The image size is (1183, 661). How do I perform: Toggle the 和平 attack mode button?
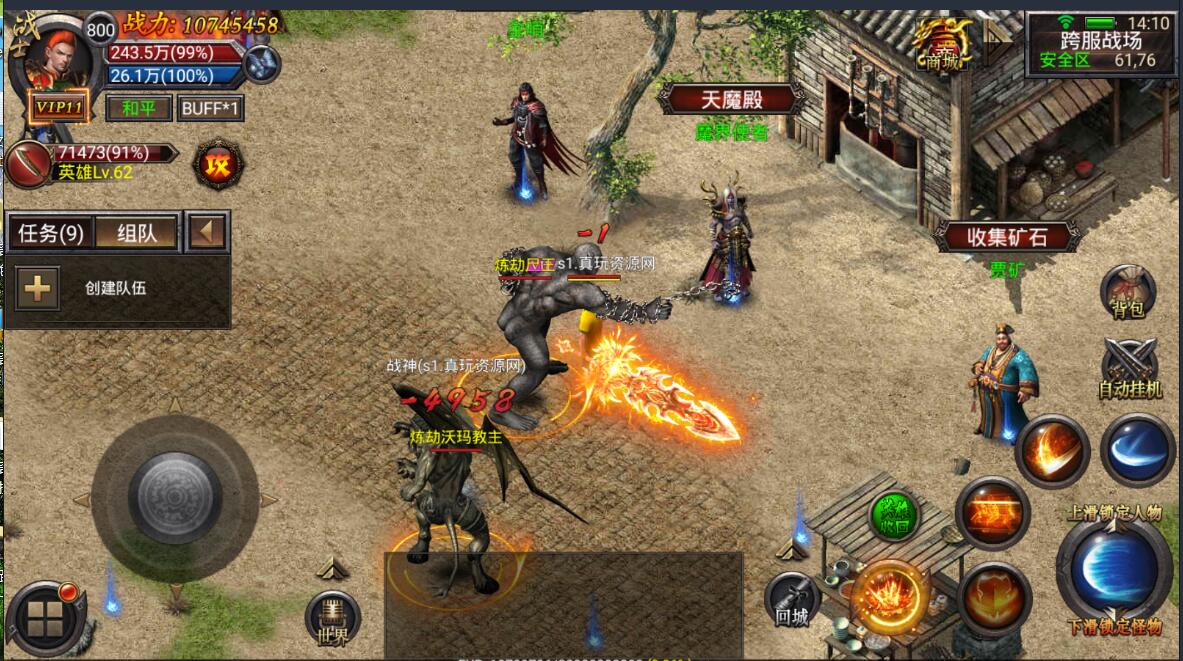point(138,108)
